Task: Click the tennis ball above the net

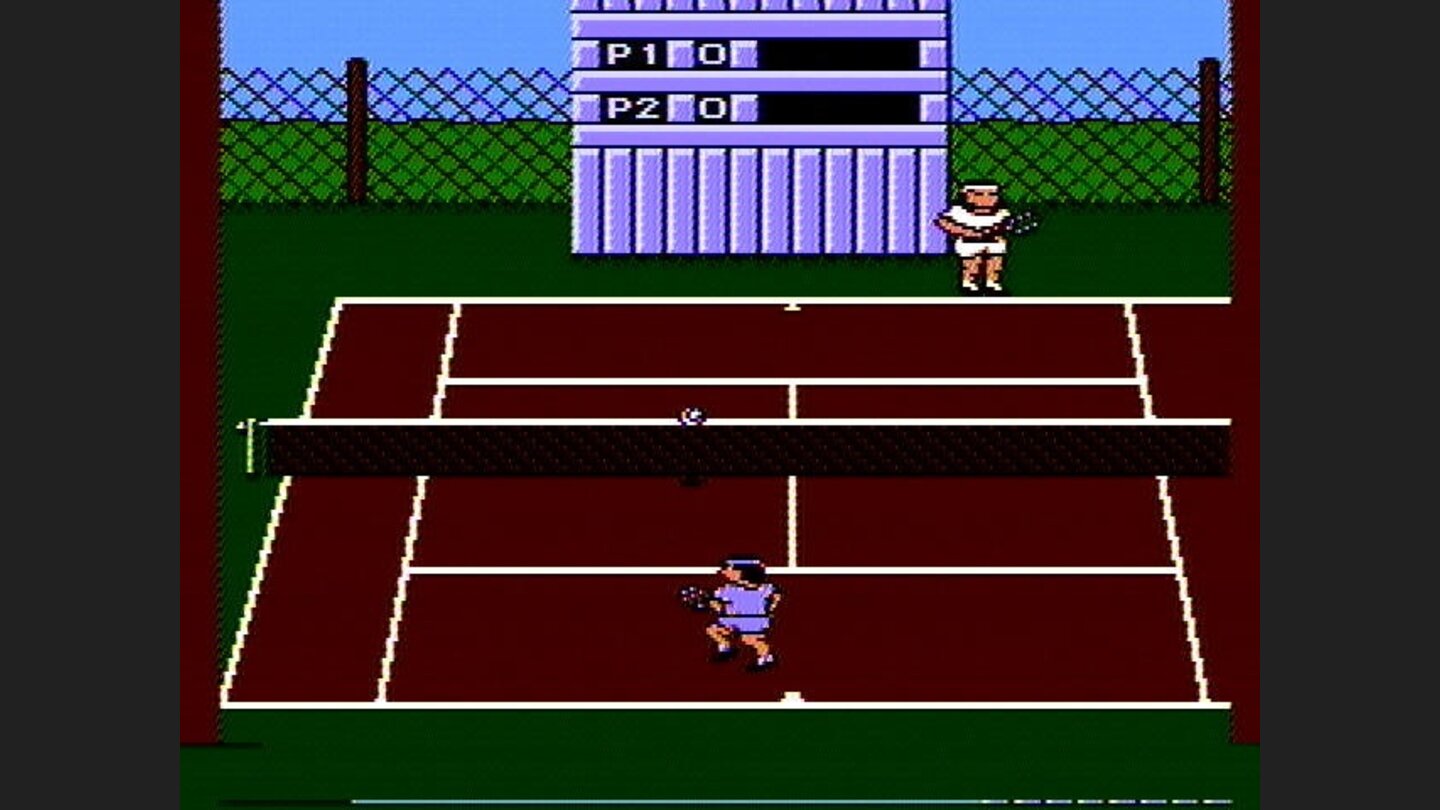Action: 690,413
